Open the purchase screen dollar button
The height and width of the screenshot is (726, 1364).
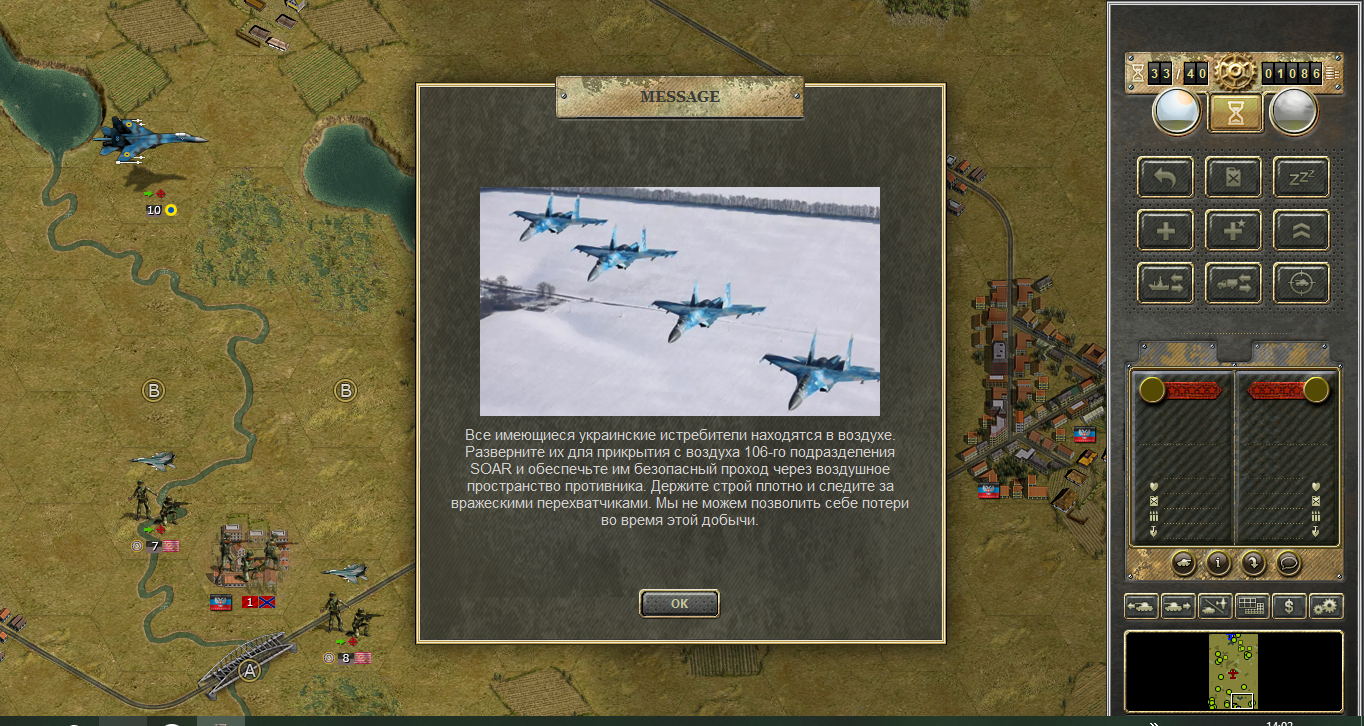coord(1289,606)
